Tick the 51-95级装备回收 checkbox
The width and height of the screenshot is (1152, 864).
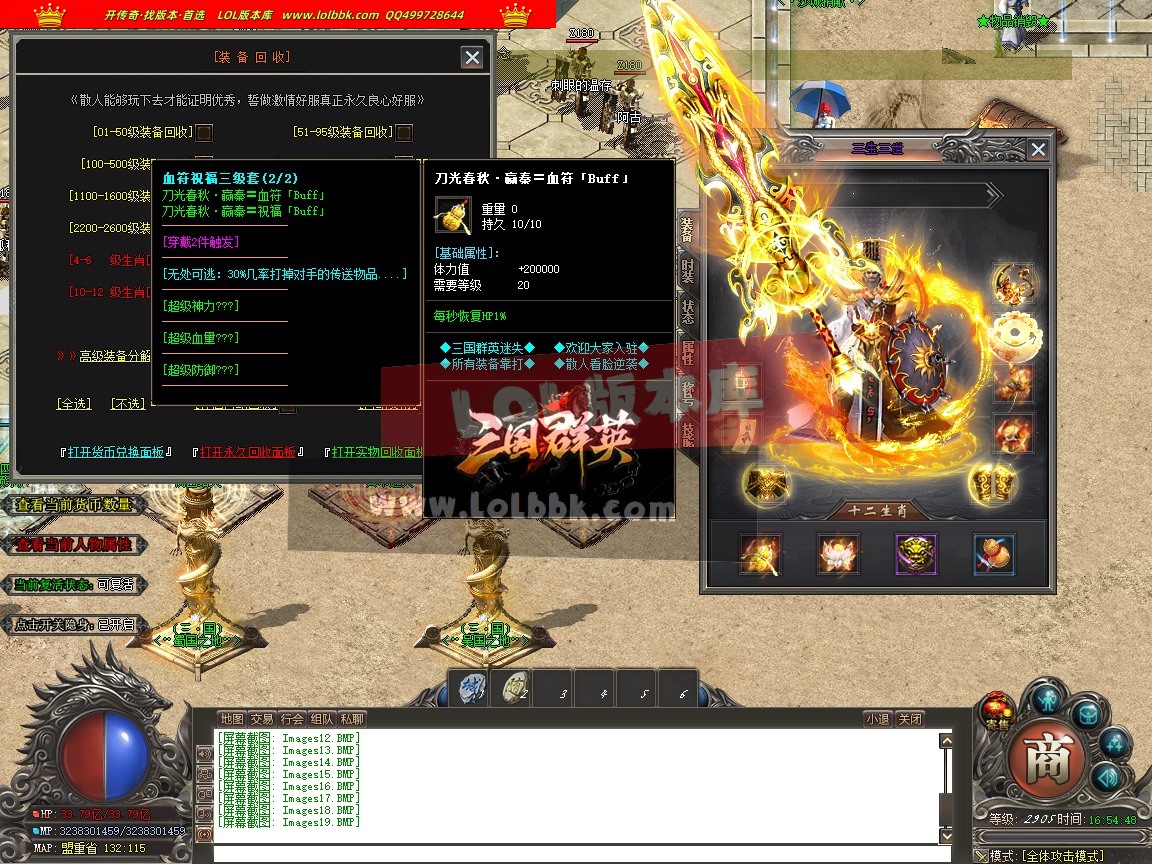404,132
